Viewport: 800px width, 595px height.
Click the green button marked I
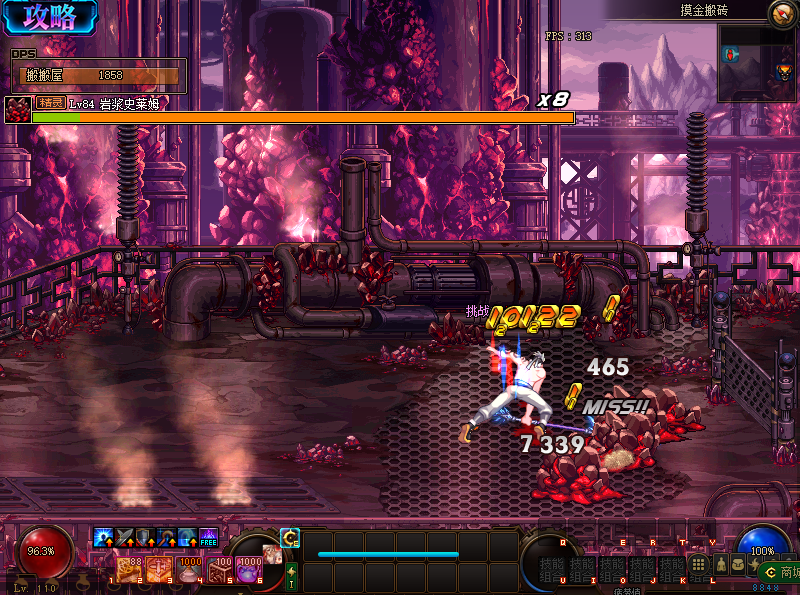tap(292, 575)
